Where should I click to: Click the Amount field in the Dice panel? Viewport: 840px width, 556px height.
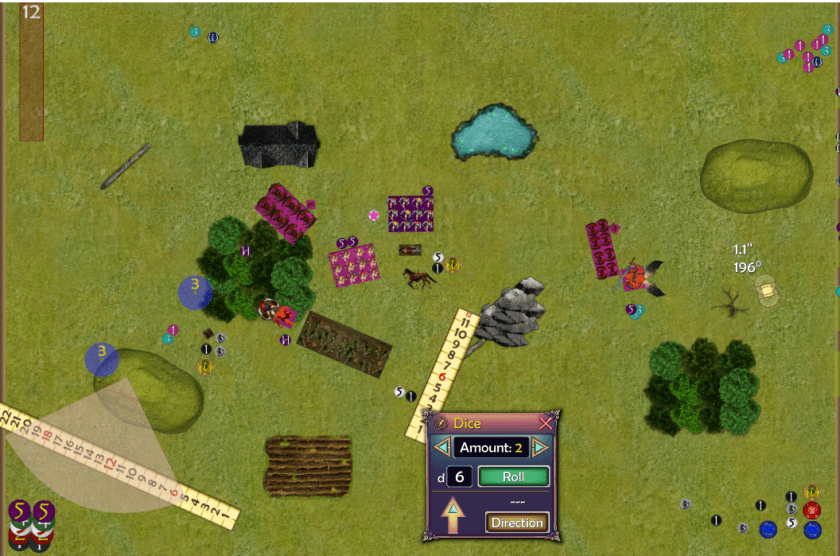coord(491,447)
